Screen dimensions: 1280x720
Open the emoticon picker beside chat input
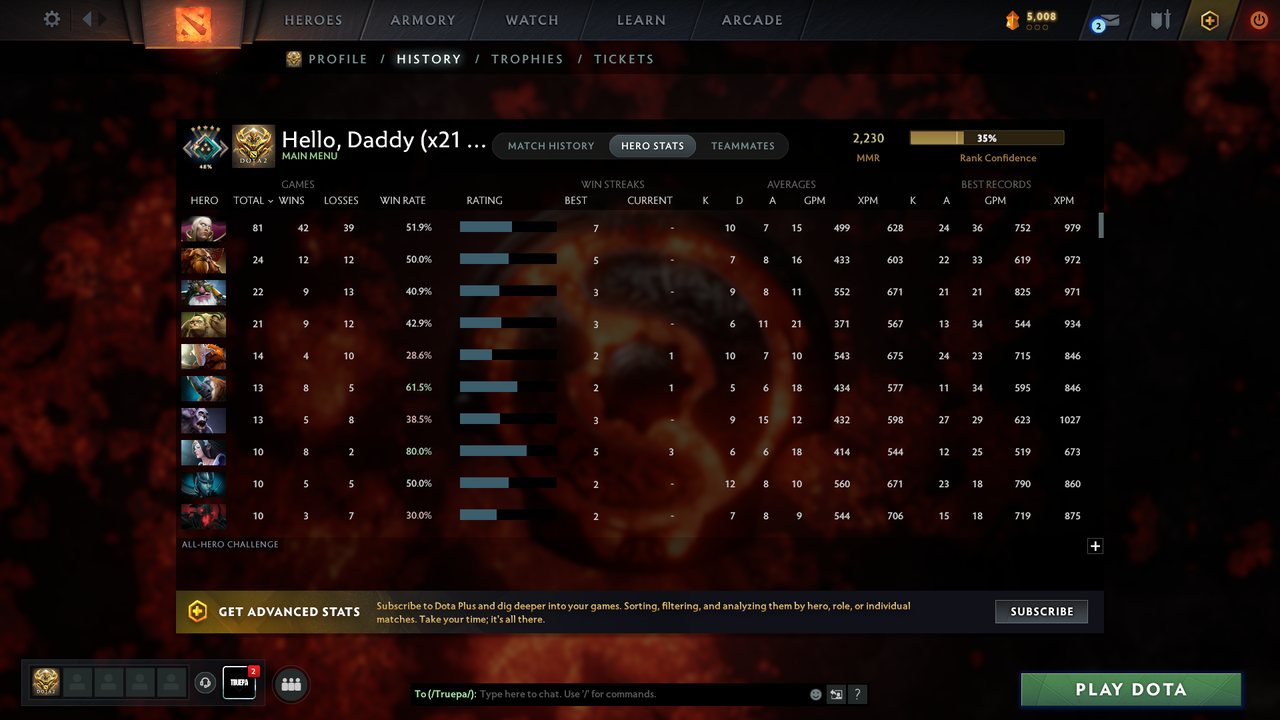[x=815, y=693]
